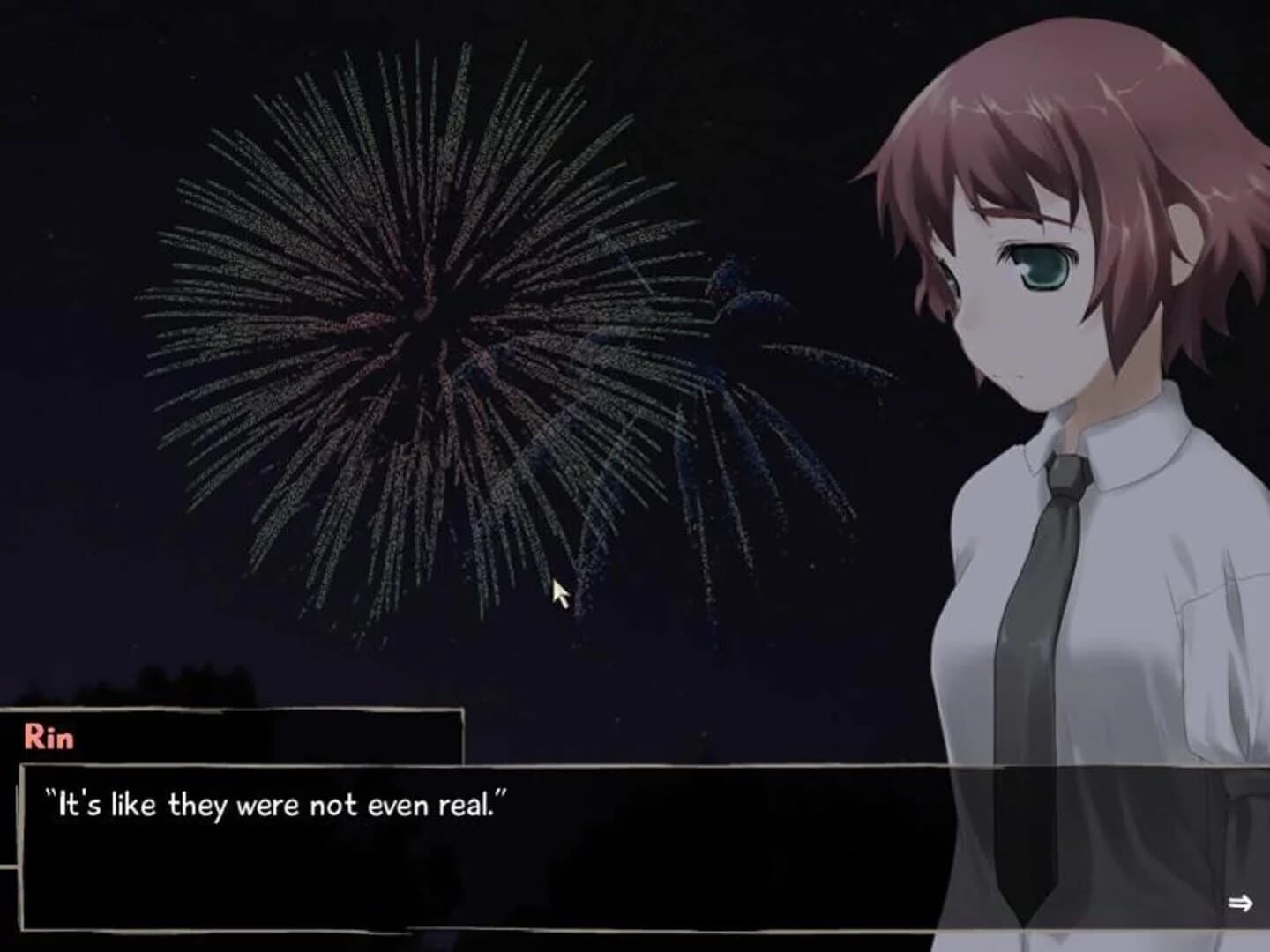
Task: Click the dialogue text box to advance
Action: [x=441, y=846]
